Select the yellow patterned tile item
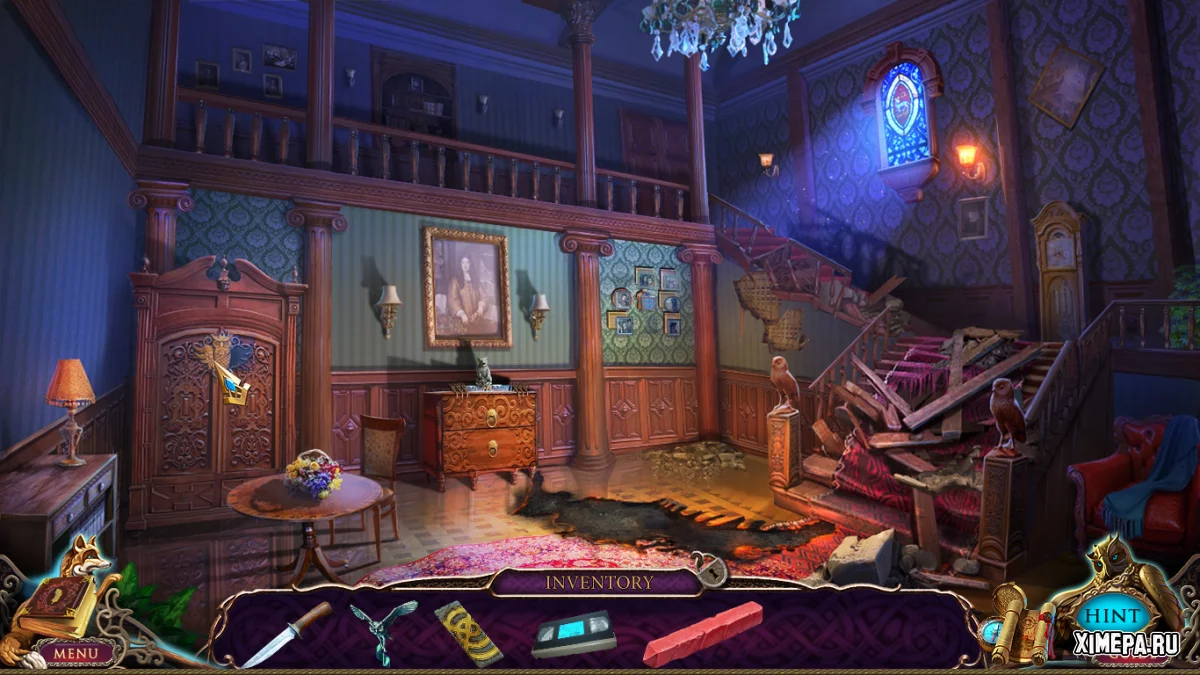Image resolution: width=1200 pixels, height=675 pixels. (468, 632)
